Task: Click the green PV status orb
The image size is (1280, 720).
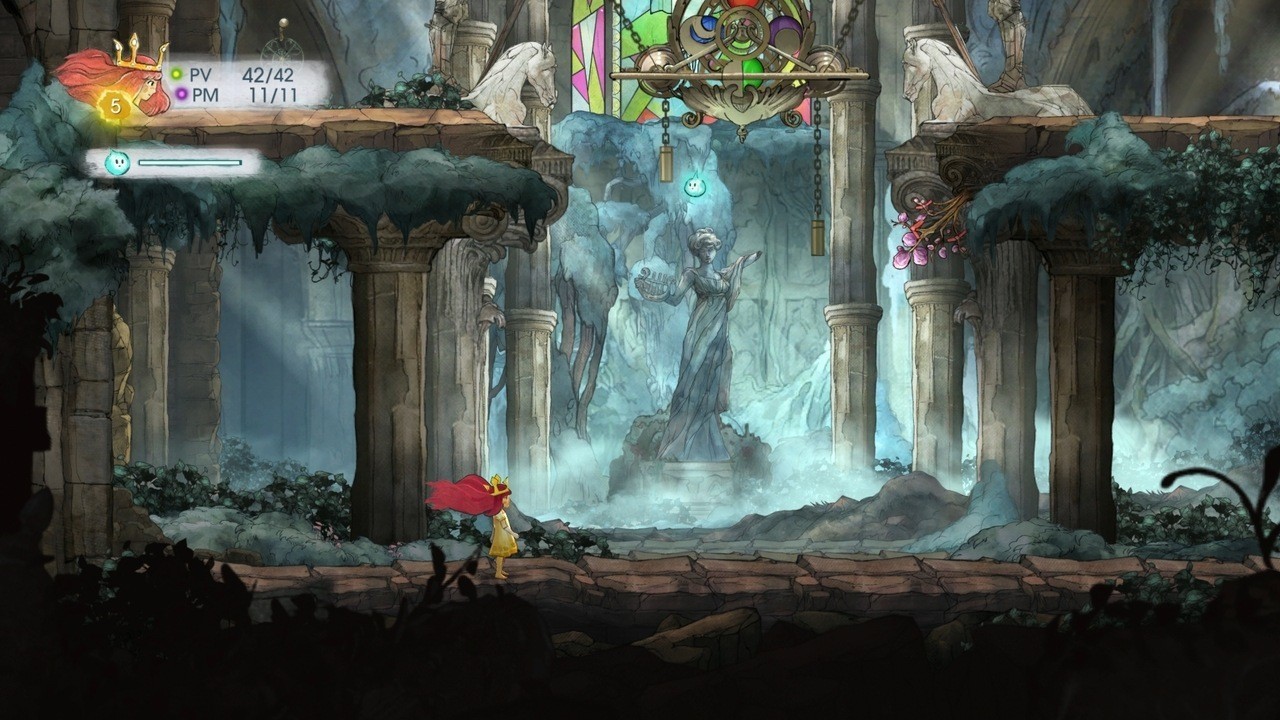Action: pyautogui.click(x=175, y=73)
